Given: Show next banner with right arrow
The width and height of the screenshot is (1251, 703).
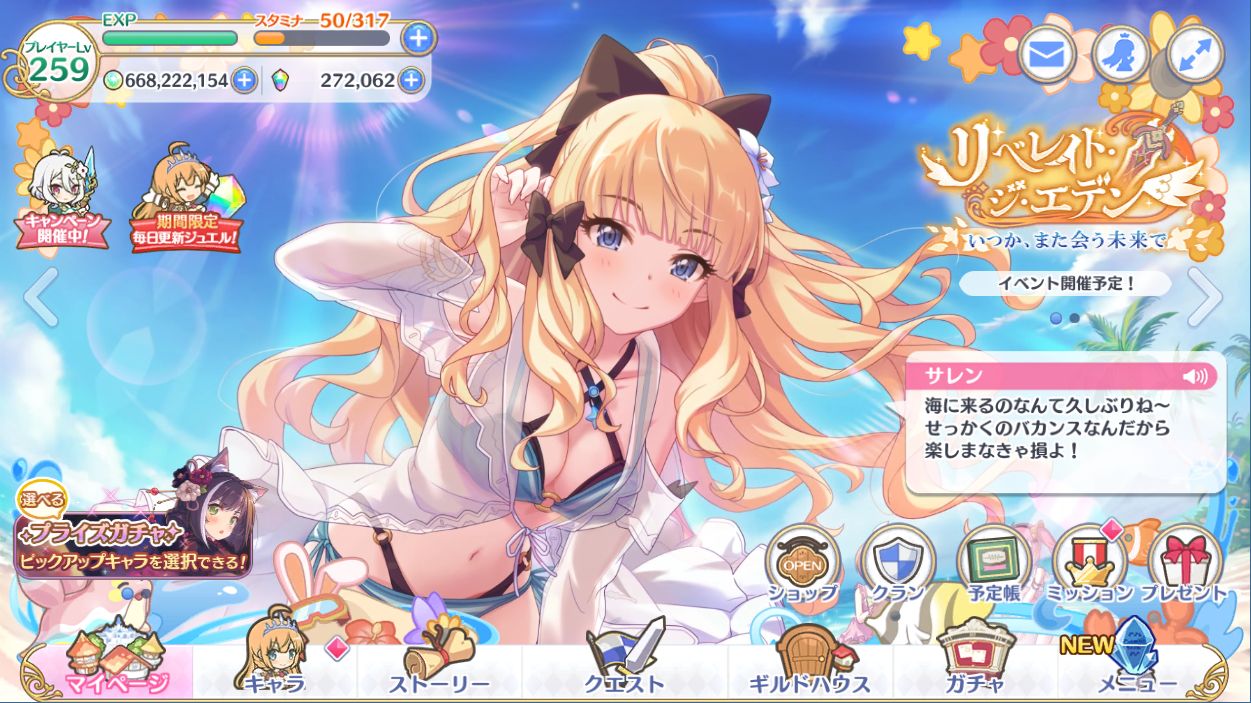Looking at the screenshot, I should 1205,297.
